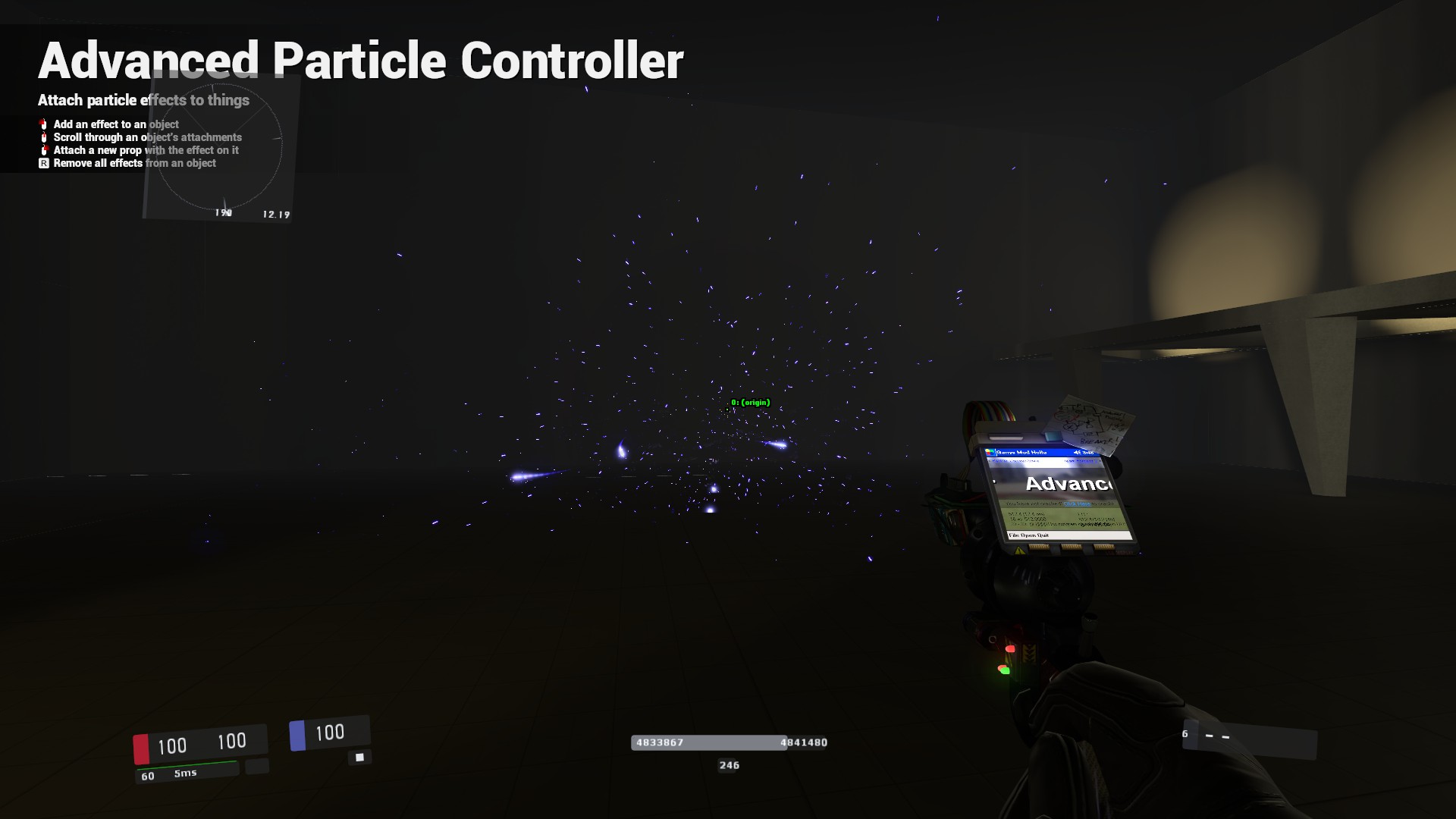Click the left-click mouse icon beside 'Add an effect'
Image resolution: width=1456 pixels, height=819 pixels.
click(x=43, y=125)
